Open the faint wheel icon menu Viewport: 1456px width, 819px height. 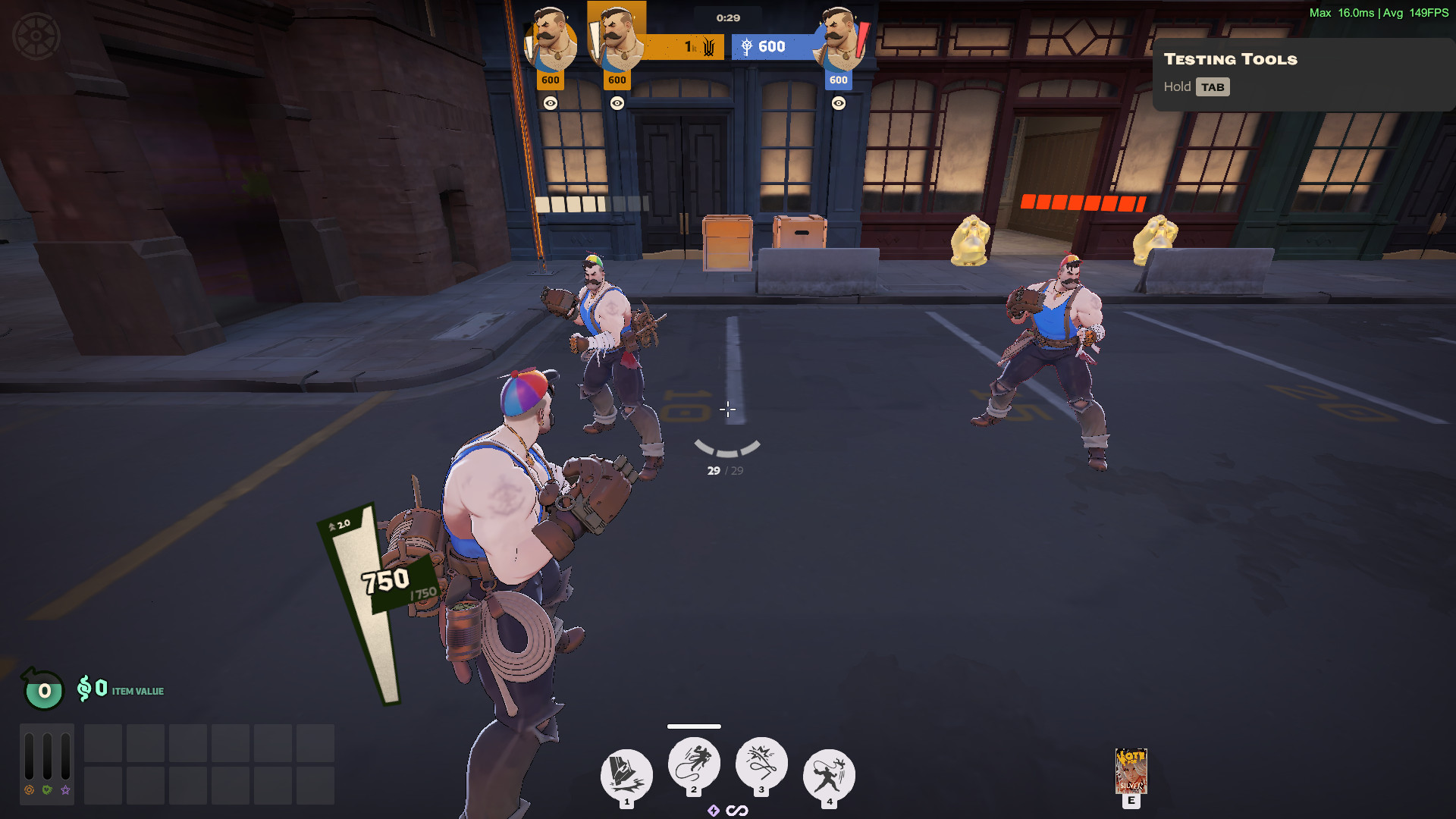pos(36,36)
